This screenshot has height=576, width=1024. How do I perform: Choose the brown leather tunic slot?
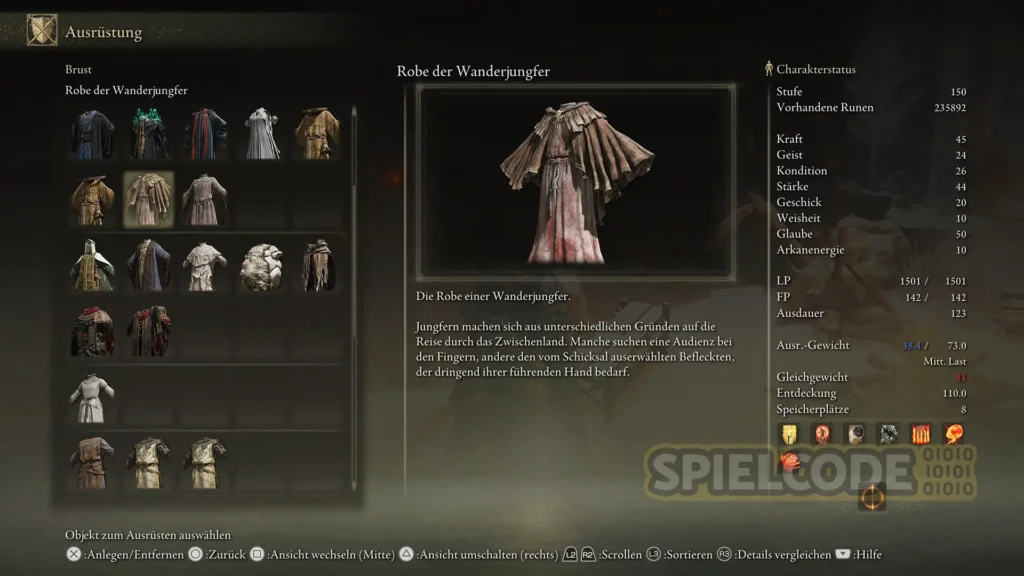pos(92,462)
